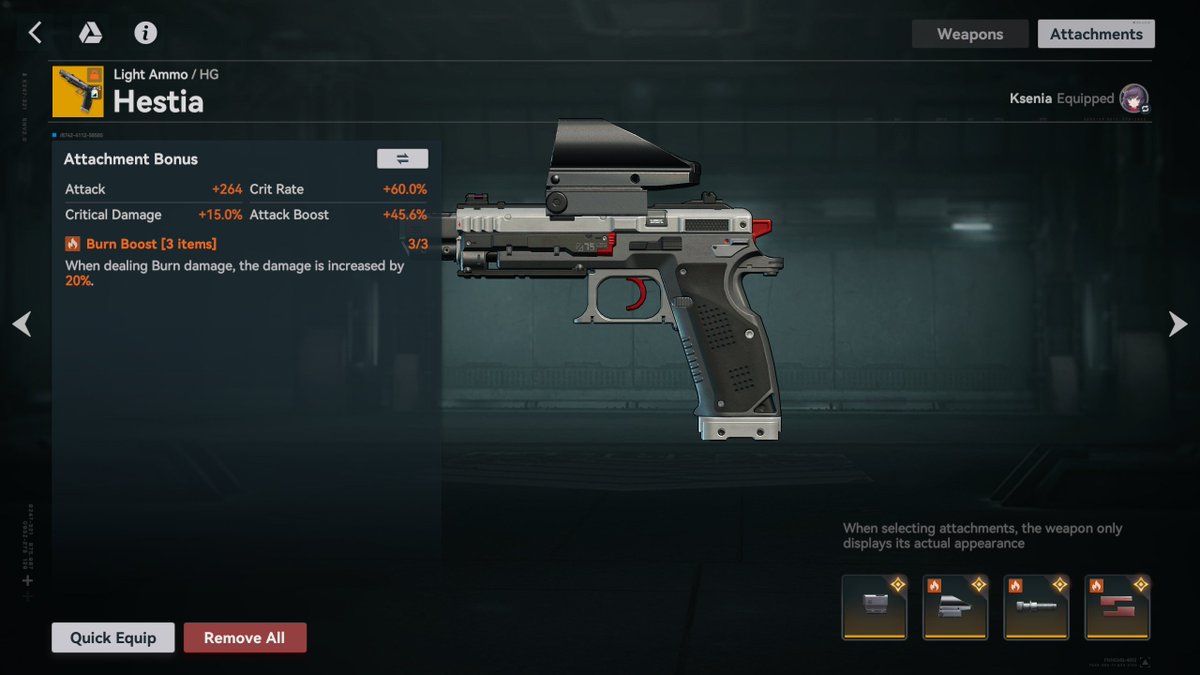Go back with the arrow button
The width and height of the screenshot is (1200, 675).
pyautogui.click(x=35, y=33)
